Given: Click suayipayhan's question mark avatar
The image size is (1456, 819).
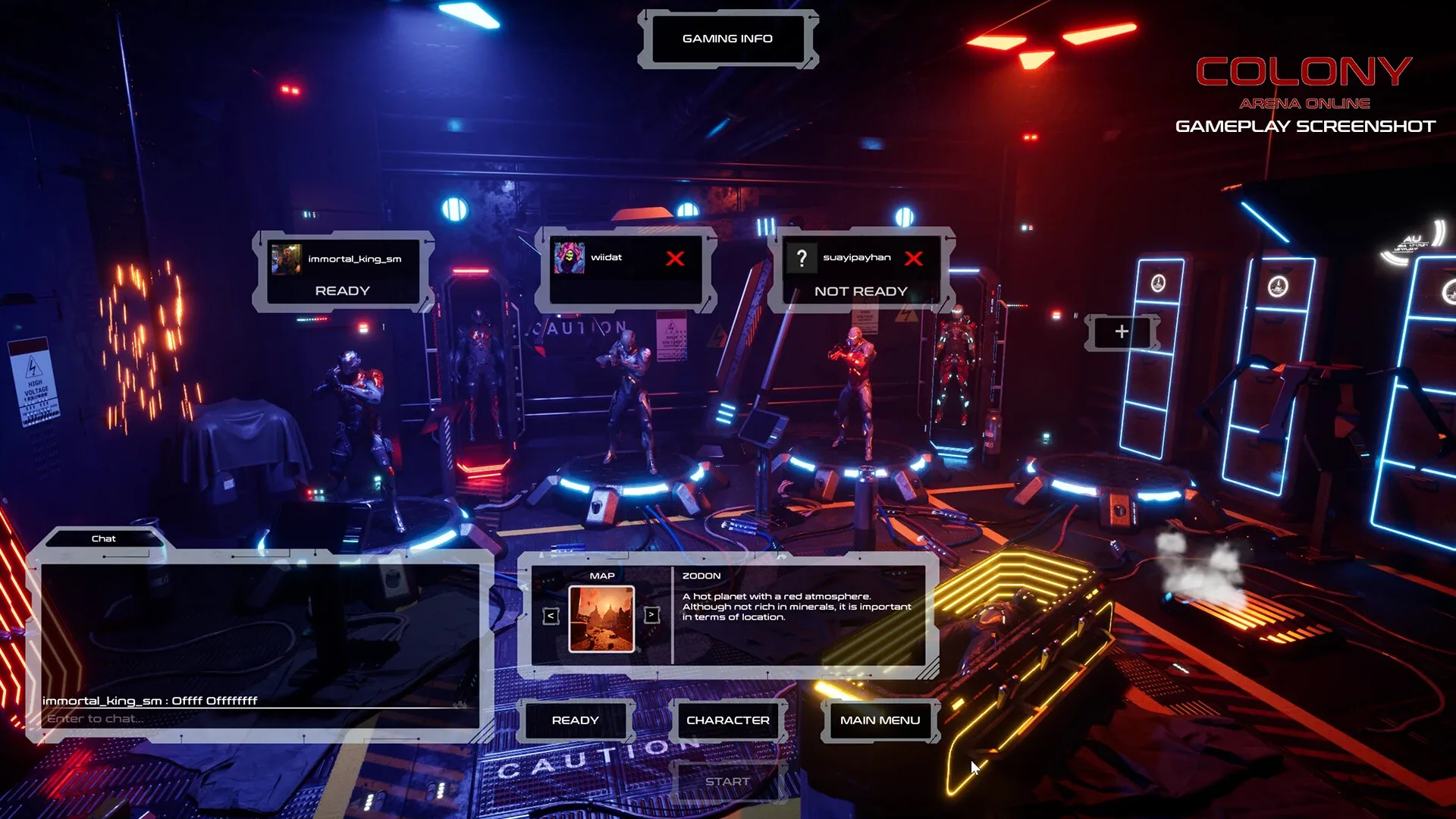Looking at the screenshot, I should 802,258.
